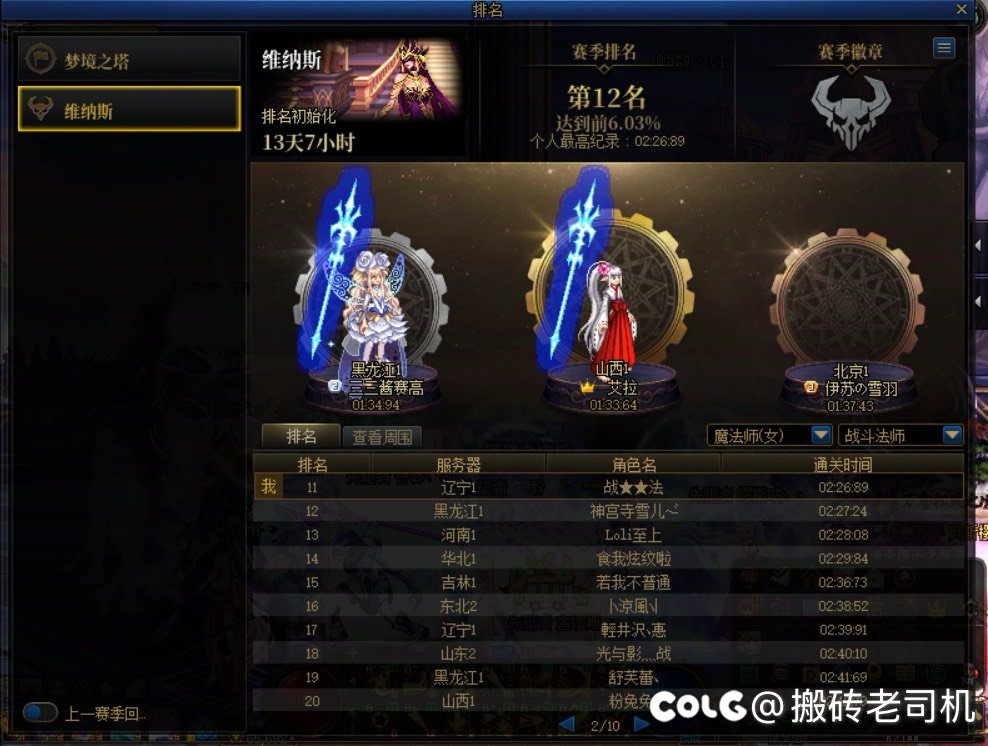Switch to the 排名 tab
Image resolution: width=988 pixels, height=746 pixels.
pyautogui.click(x=300, y=437)
